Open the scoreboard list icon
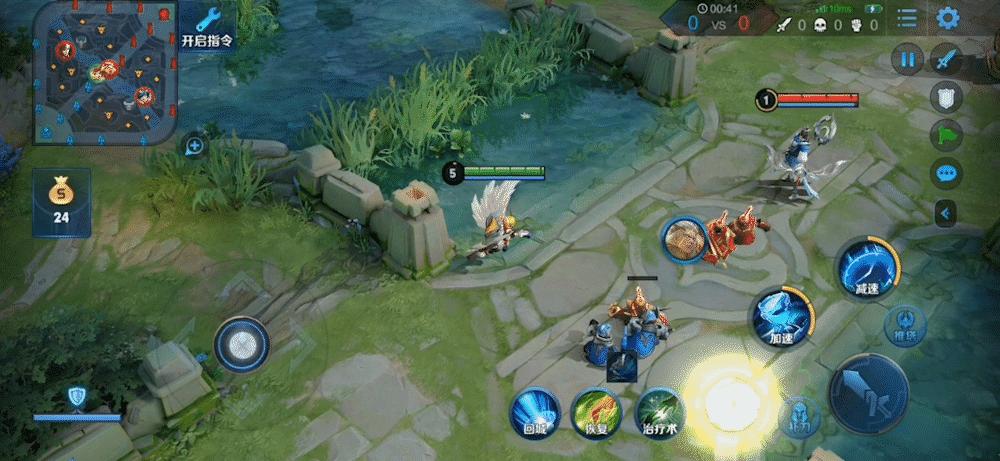The width and height of the screenshot is (1000, 461). tap(907, 18)
